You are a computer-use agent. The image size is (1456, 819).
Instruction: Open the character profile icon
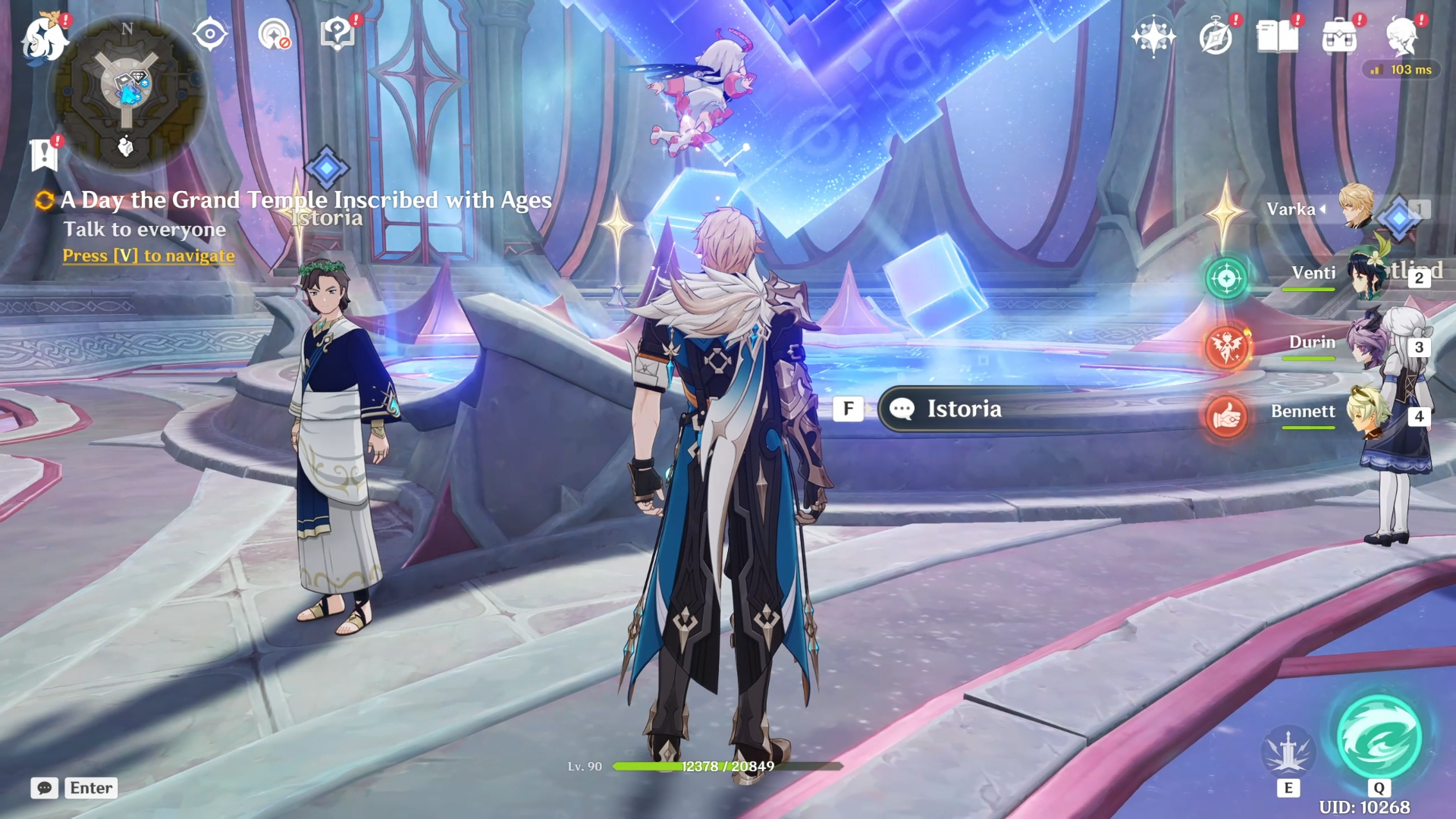tap(1401, 36)
